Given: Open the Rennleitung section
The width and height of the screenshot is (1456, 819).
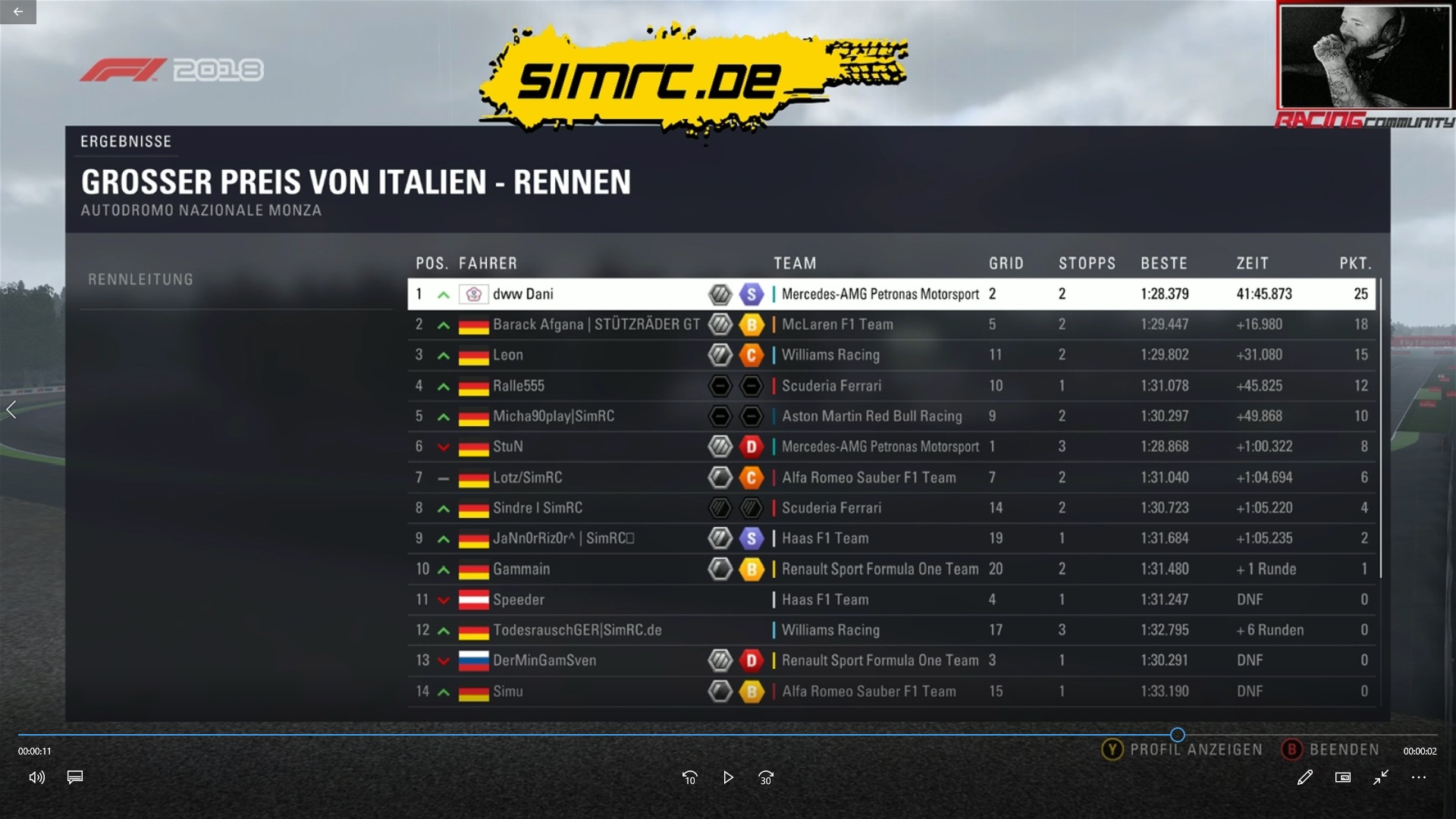Looking at the screenshot, I should click(x=141, y=280).
